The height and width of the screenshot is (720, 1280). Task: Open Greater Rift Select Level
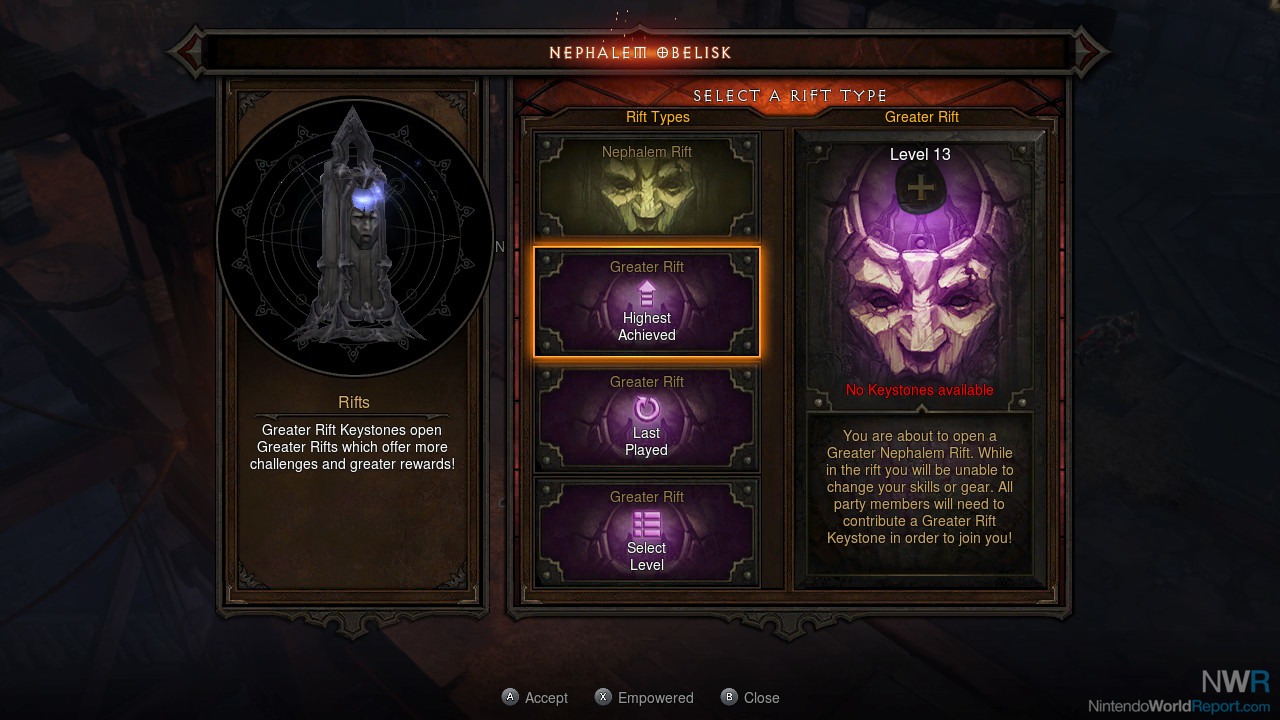(x=647, y=532)
